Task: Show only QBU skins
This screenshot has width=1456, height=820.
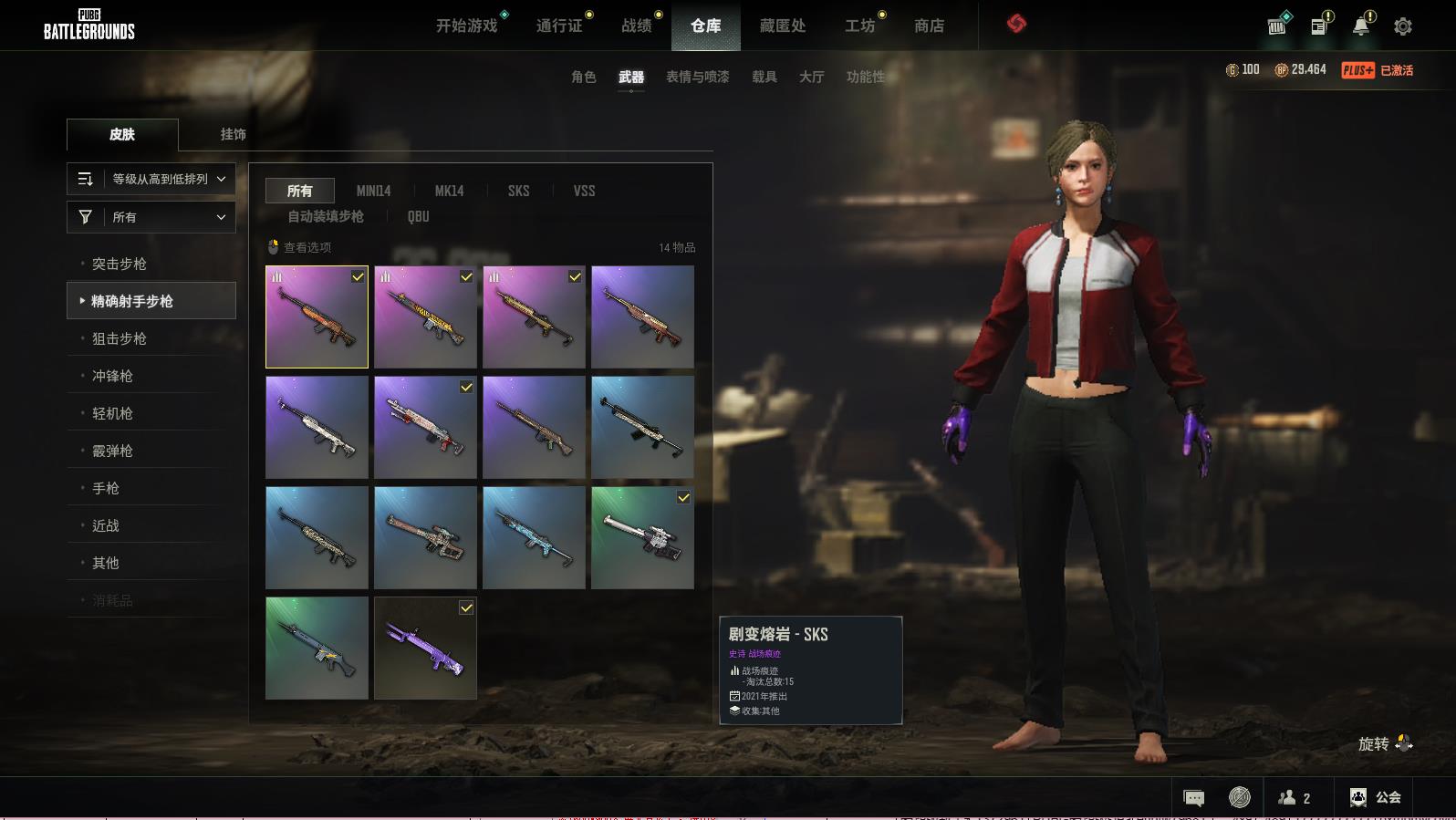Action: click(x=418, y=216)
